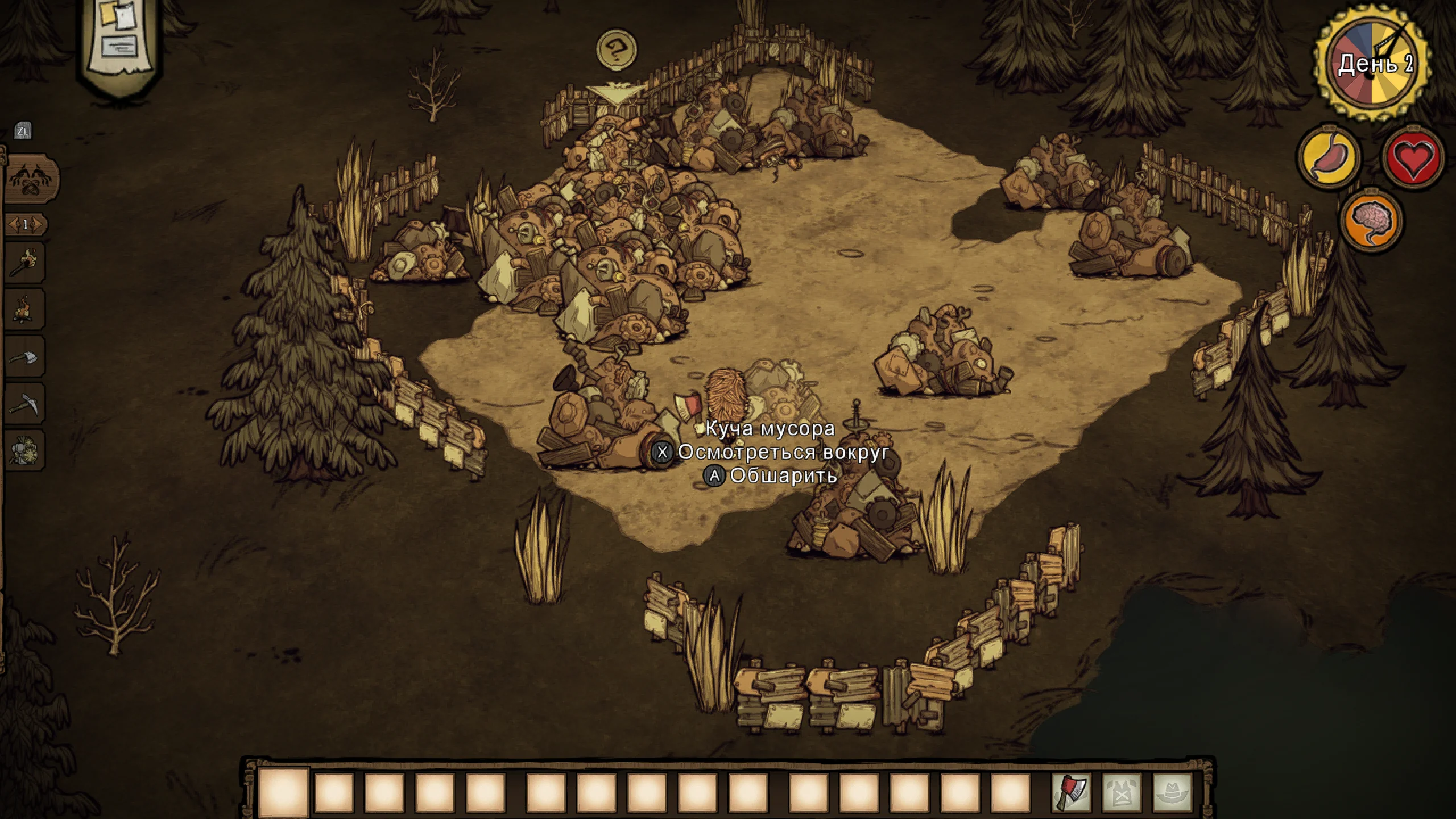Select the pinned torch recipe
Viewport: 1456px width, 819px height.
[24, 262]
